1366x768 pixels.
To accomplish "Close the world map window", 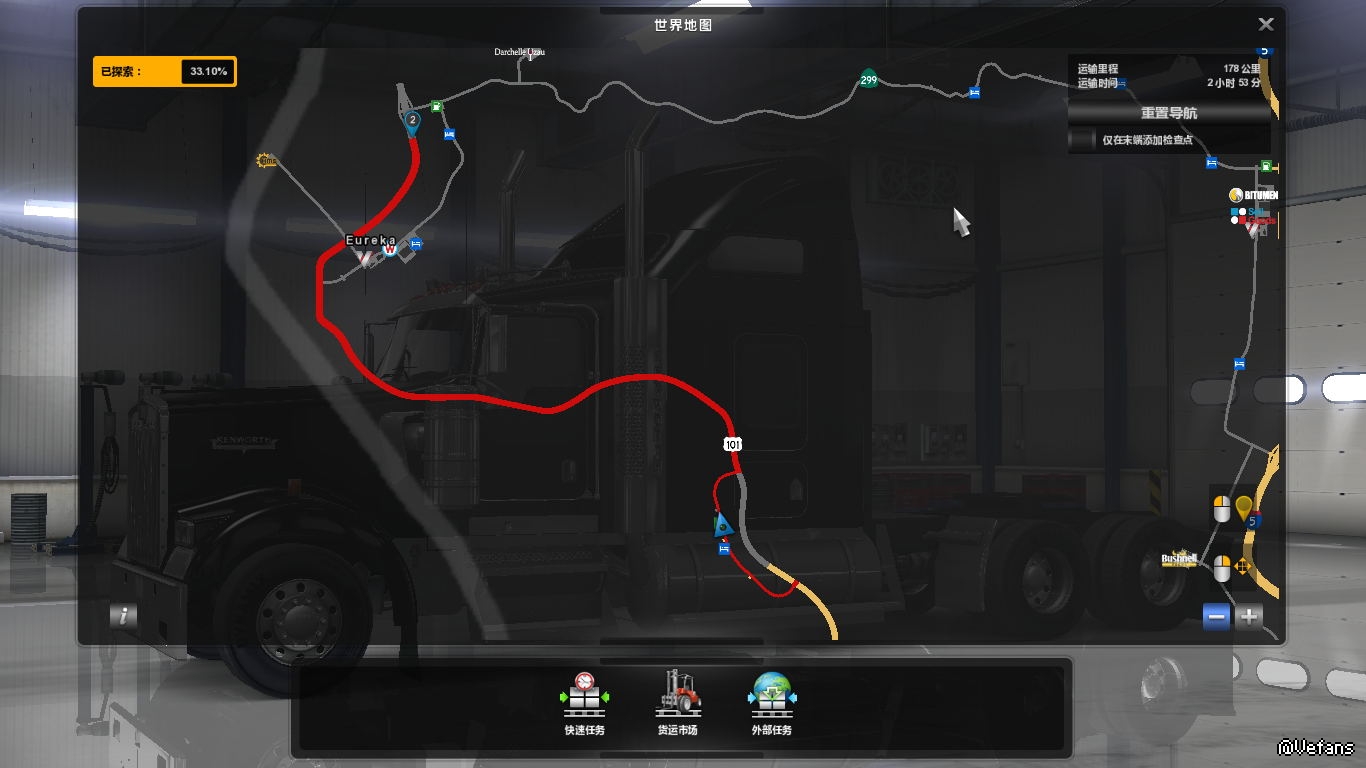I will [1265, 25].
